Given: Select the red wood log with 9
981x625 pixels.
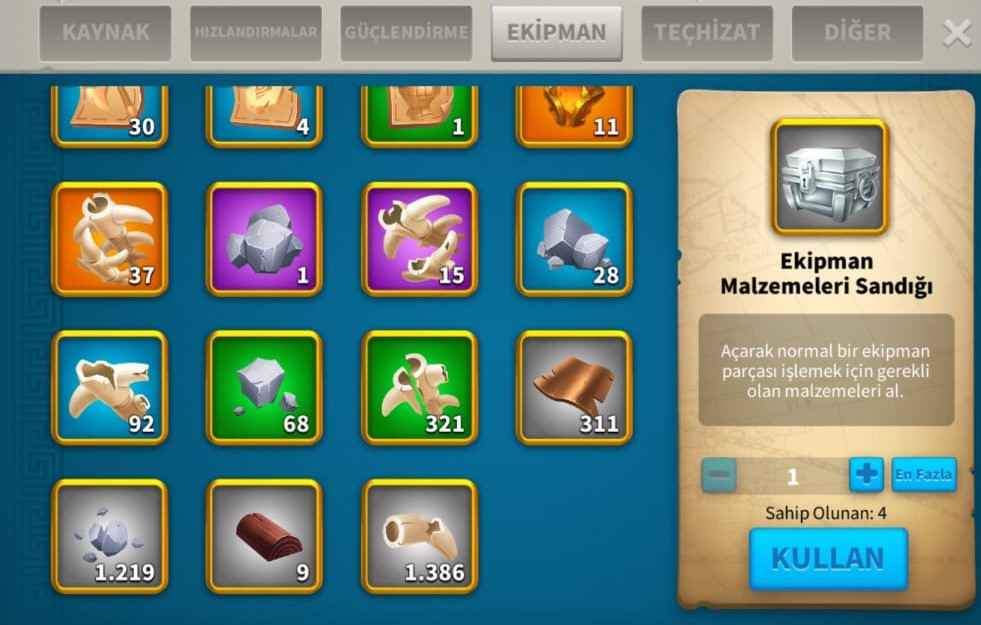Looking at the screenshot, I should click(264, 536).
